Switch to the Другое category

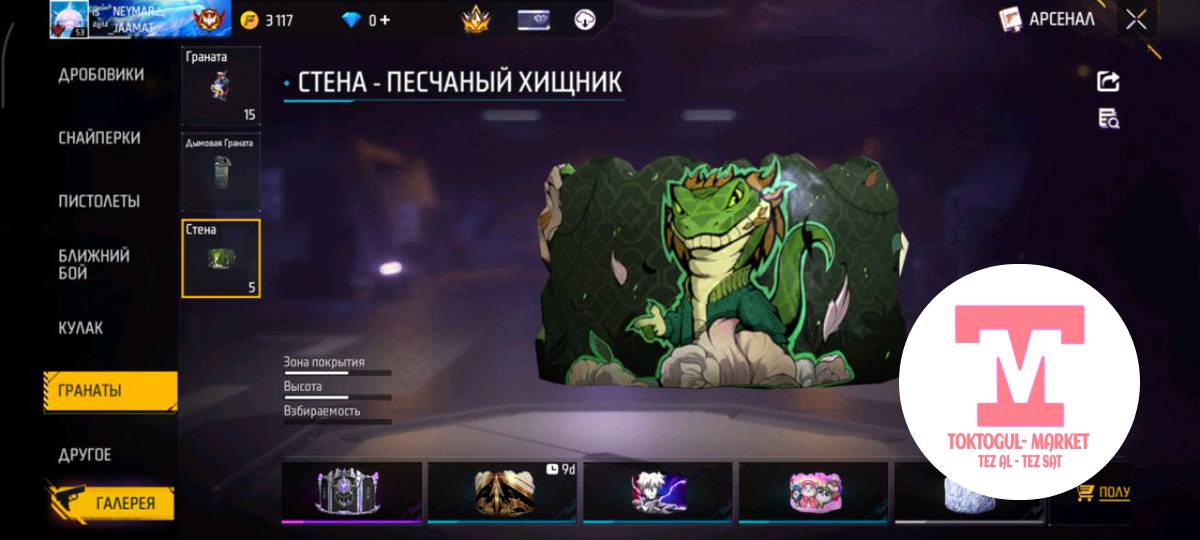[x=85, y=455]
